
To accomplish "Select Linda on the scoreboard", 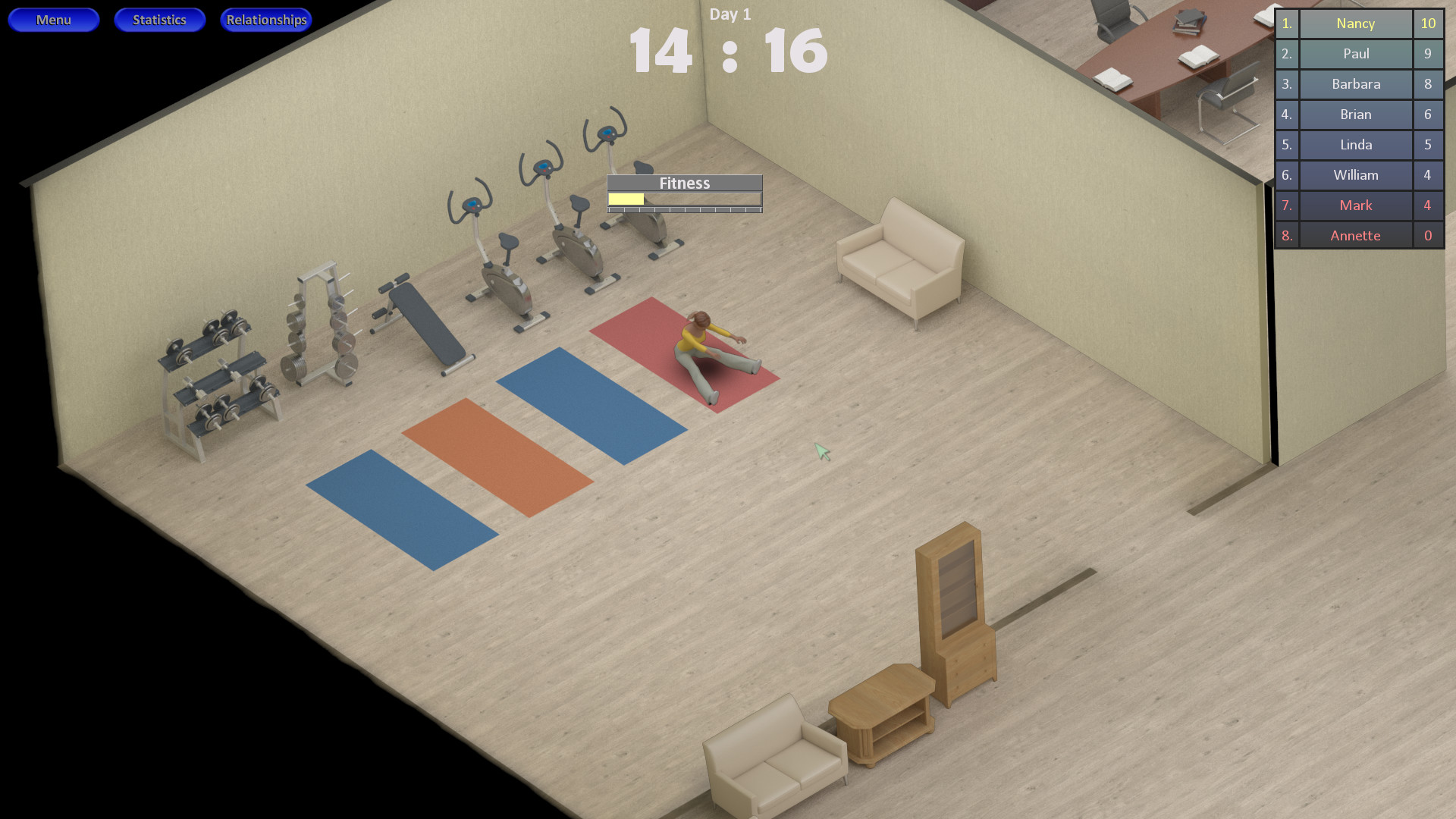I will click(x=1355, y=145).
